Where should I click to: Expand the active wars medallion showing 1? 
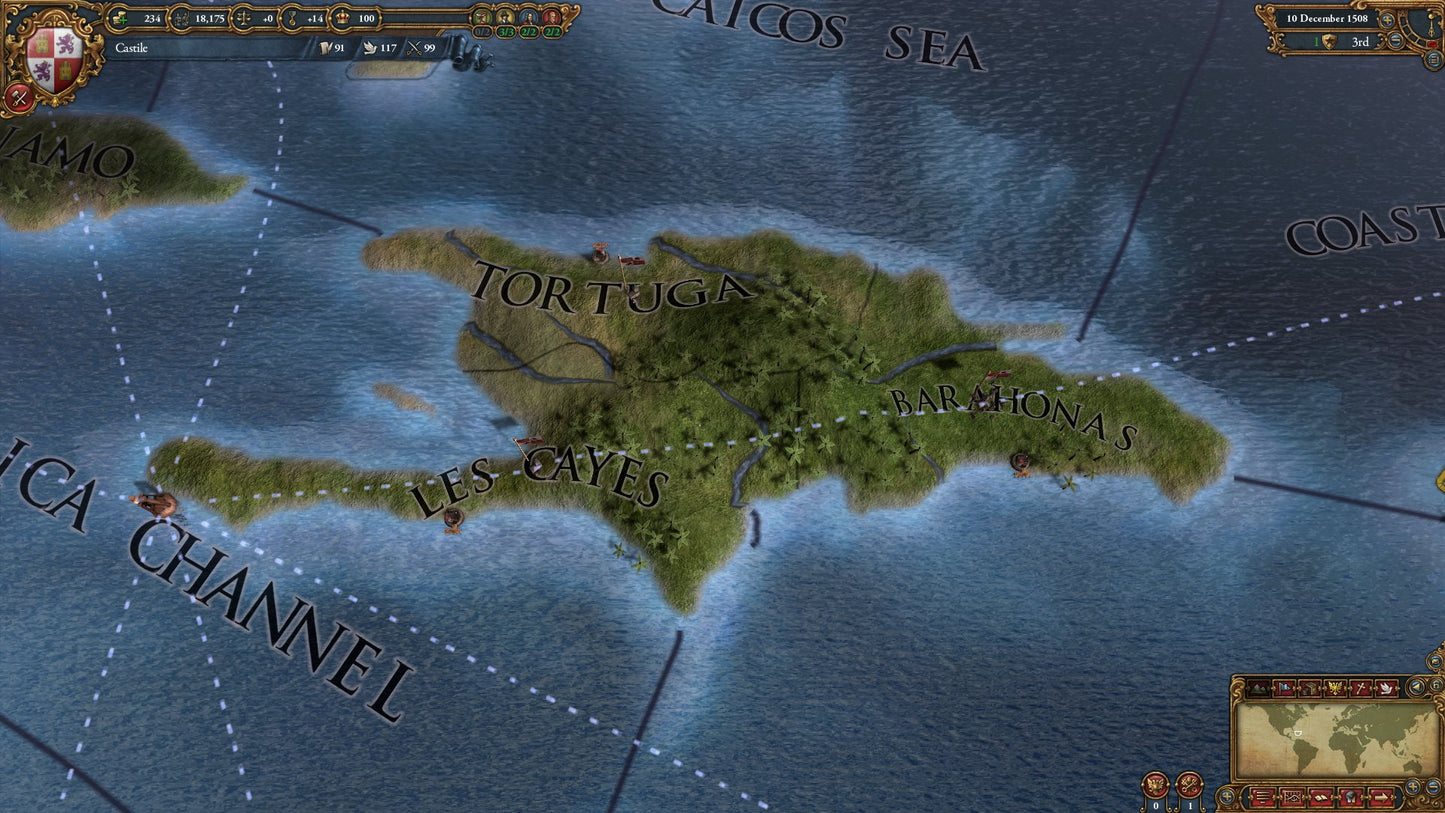tap(1190, 786)
